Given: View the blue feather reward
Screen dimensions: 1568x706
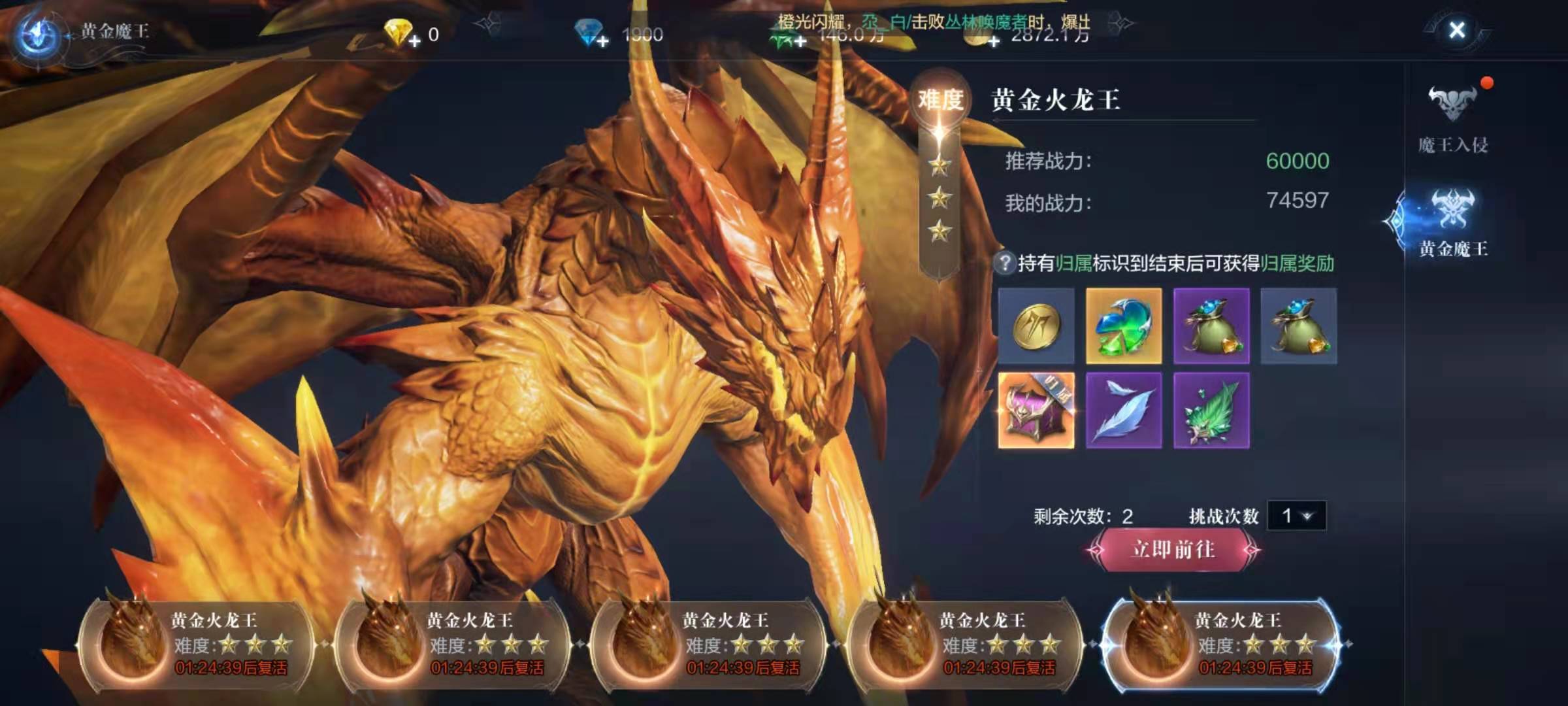Looking at the screenshot, I should click(1124, 411).
